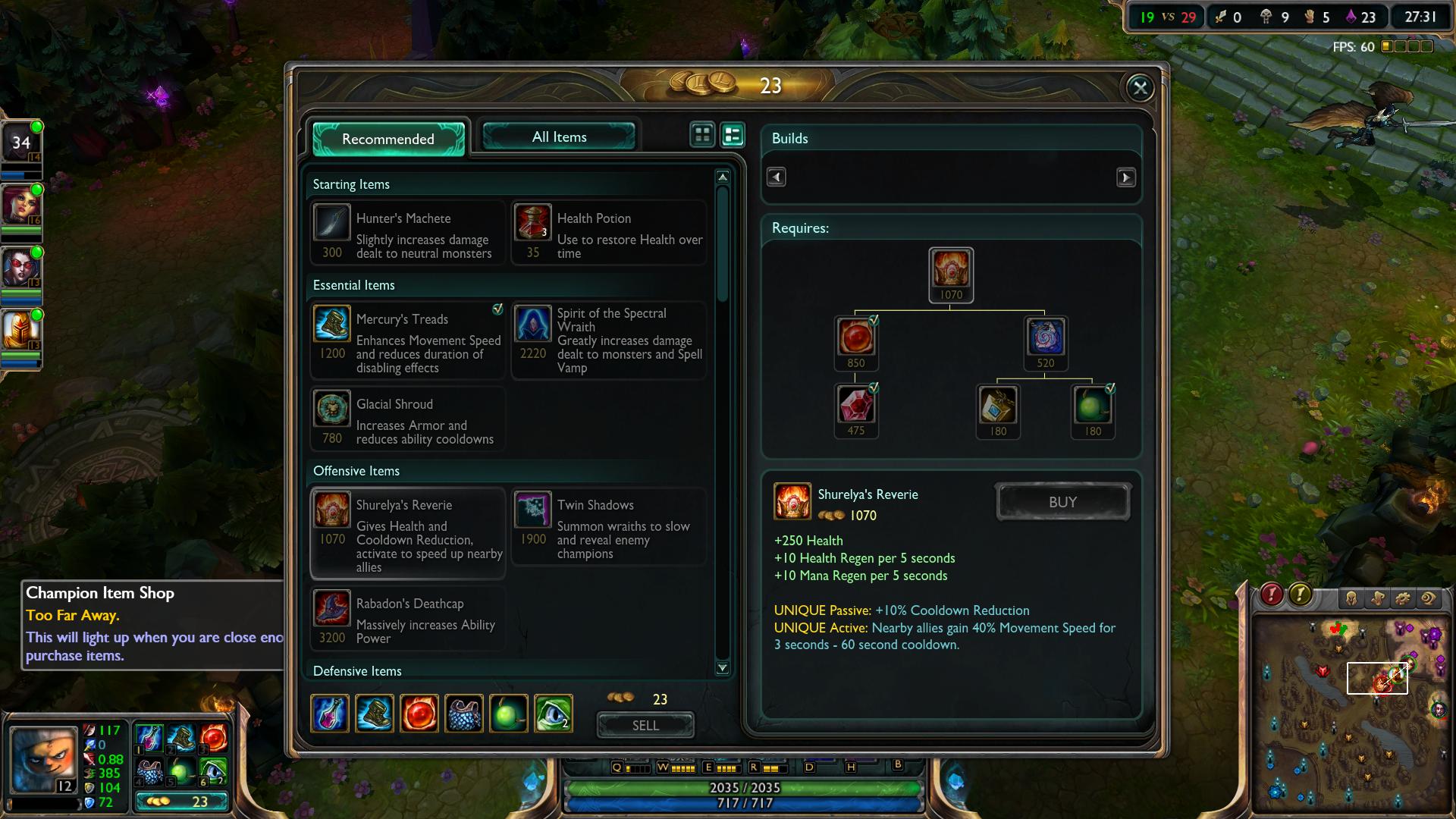
Task: Choose the Health Potion shop entry
Action: (609, 233)
